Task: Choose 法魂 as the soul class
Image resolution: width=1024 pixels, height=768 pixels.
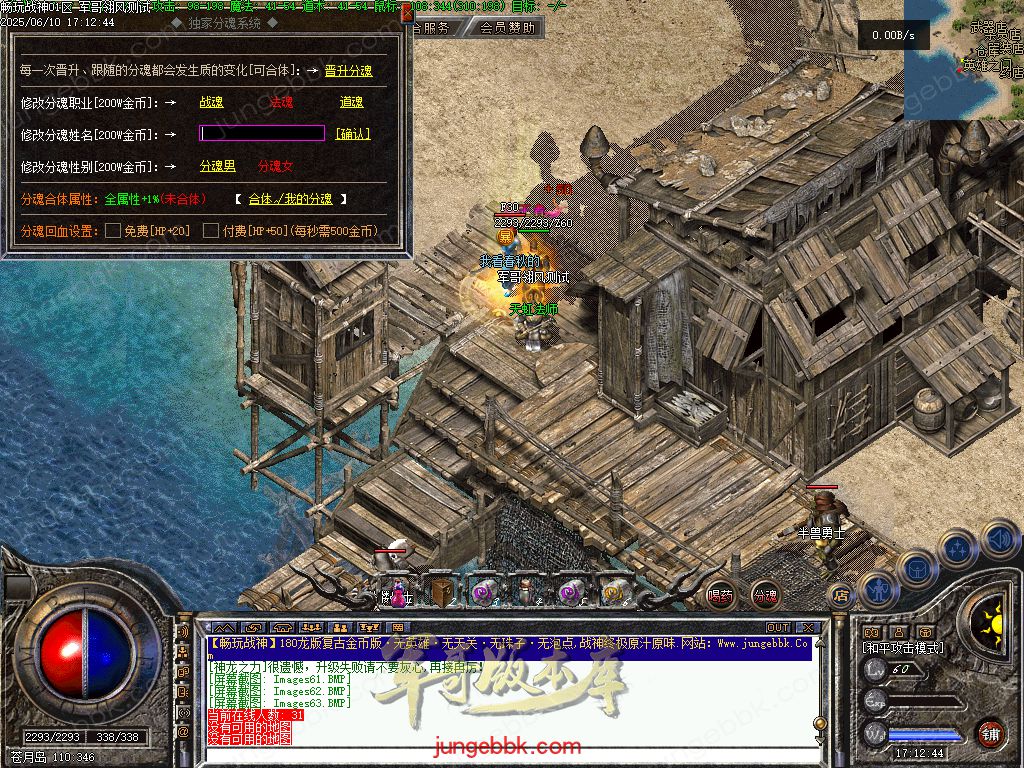Action: [x=281, y=102]
